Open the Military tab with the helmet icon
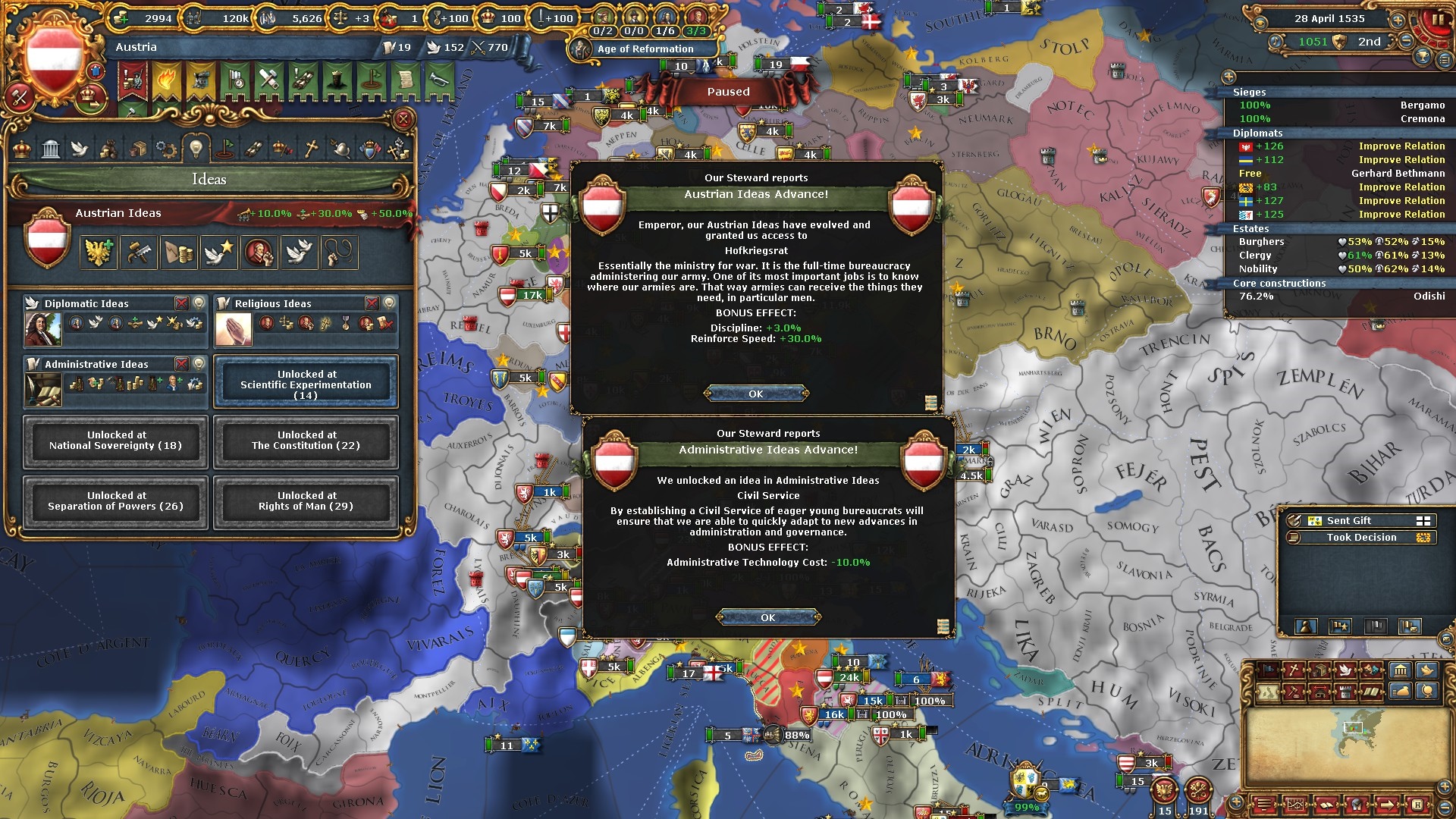 click(340, 149)
